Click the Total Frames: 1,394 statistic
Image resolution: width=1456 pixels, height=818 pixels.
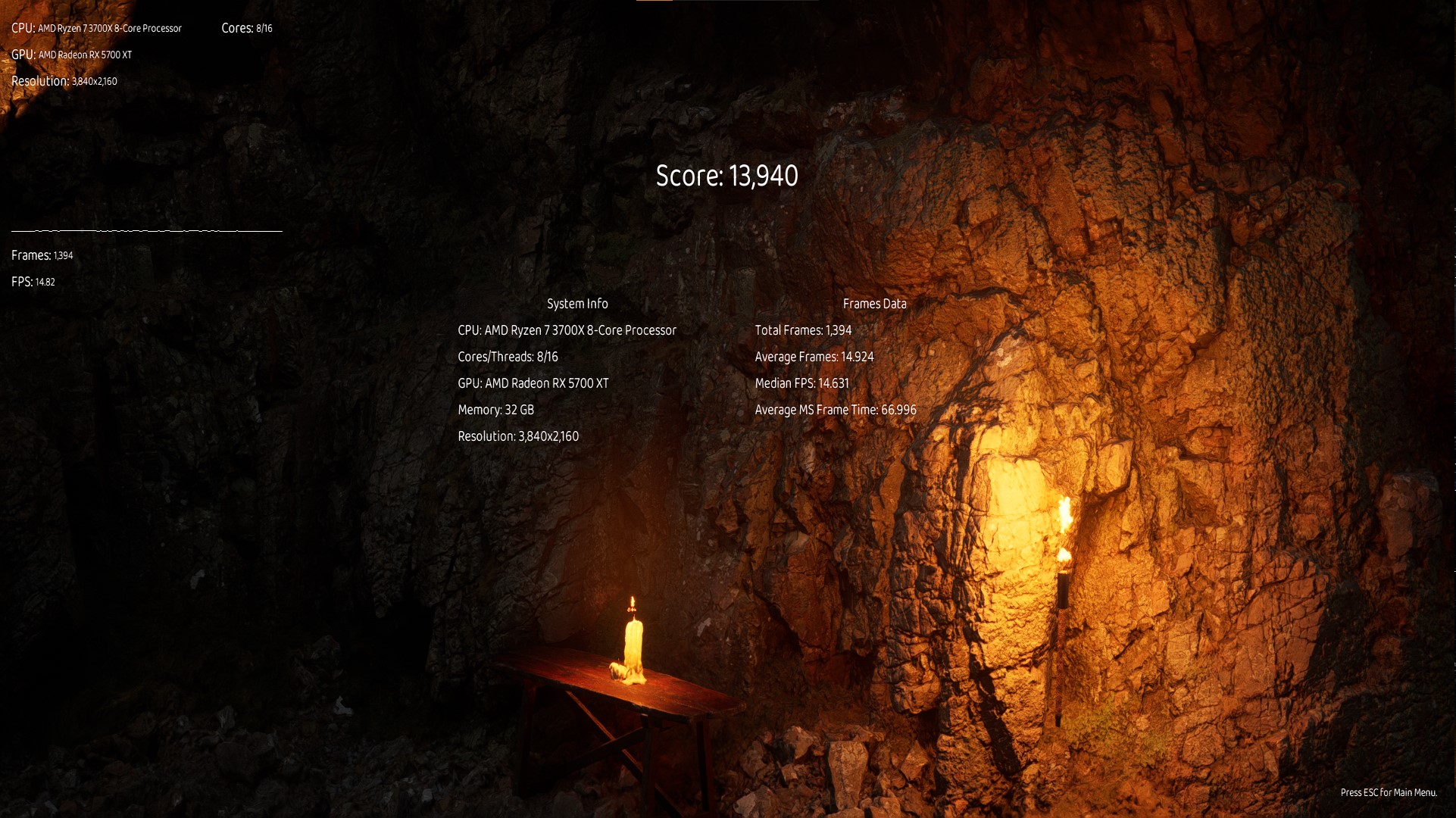(x=802, y=330)
